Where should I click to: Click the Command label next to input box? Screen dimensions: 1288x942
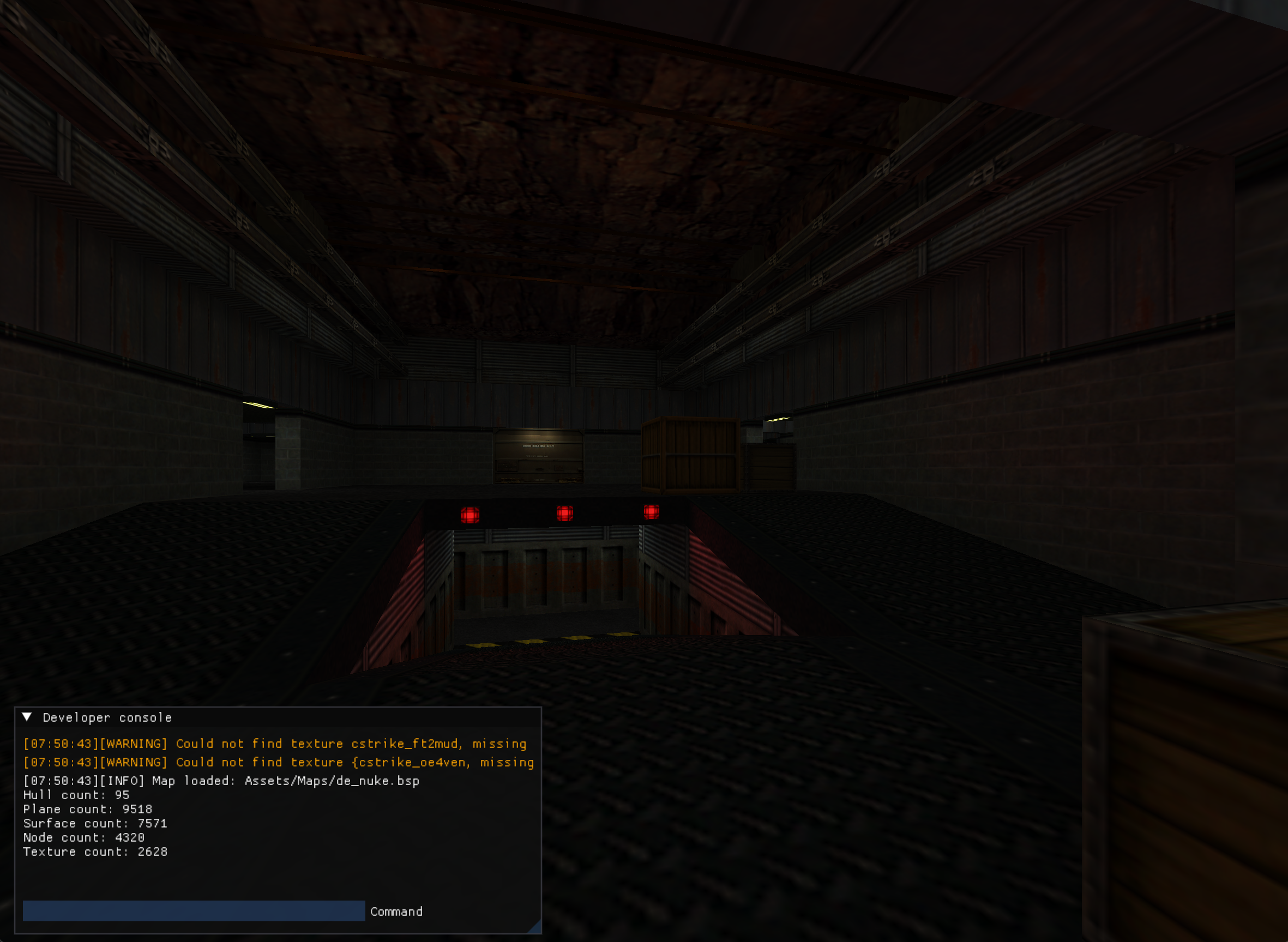click(396, 912)
